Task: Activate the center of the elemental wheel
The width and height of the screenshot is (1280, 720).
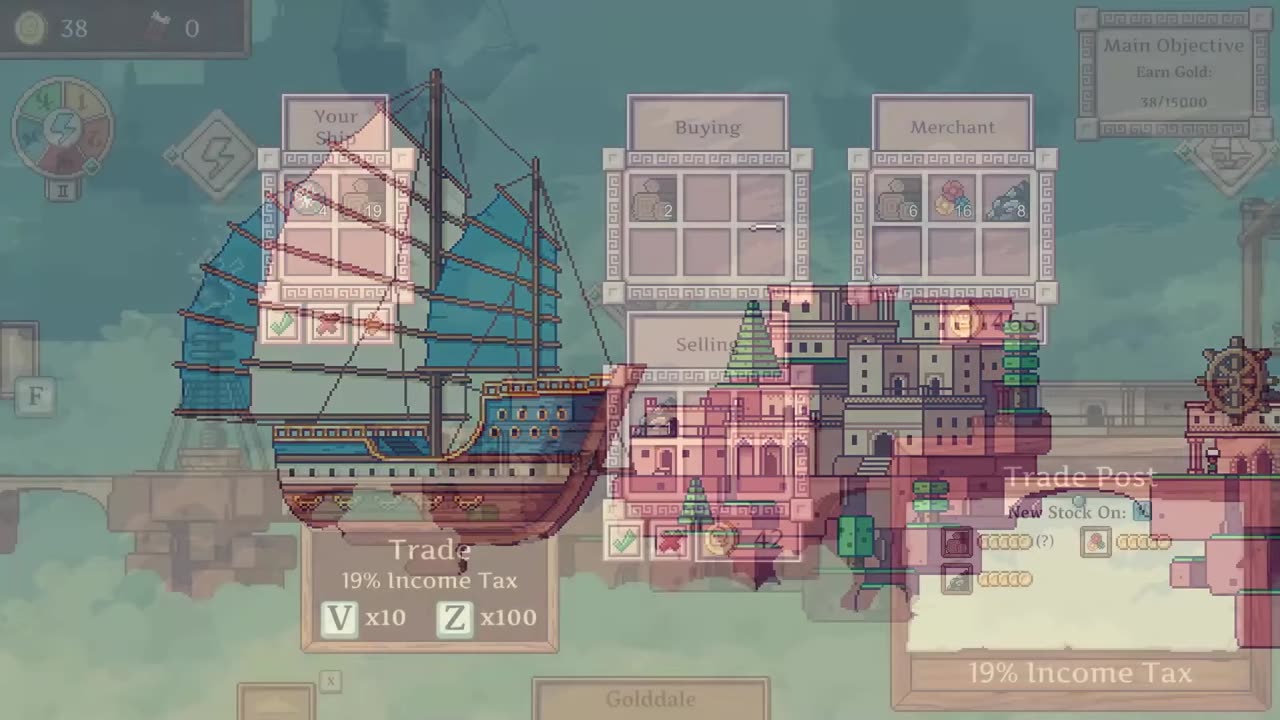Action: [x=63, y=128]
